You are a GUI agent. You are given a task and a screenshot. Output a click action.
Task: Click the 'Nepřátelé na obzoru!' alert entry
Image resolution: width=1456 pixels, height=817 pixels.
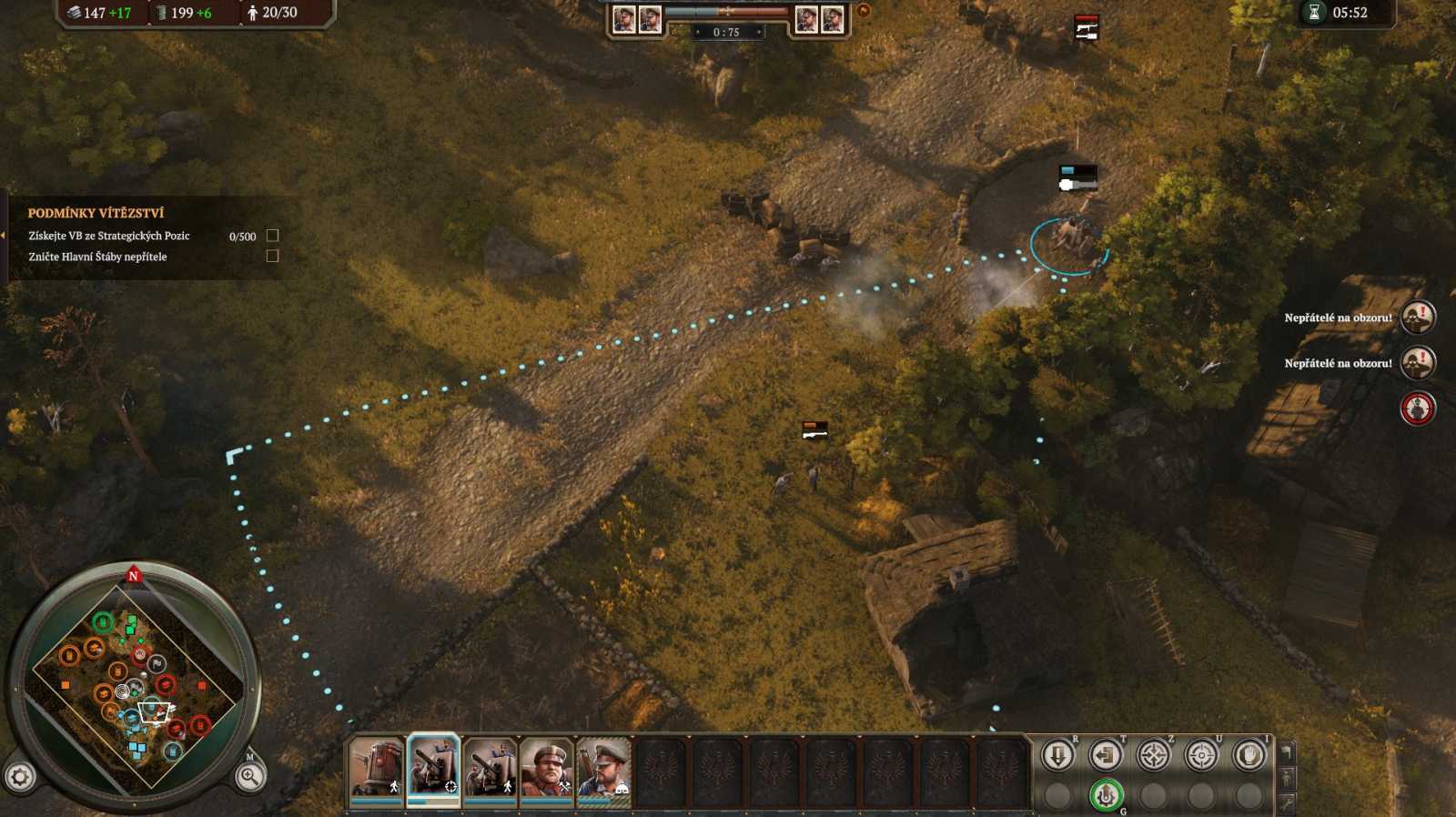tap(1338, 319)
